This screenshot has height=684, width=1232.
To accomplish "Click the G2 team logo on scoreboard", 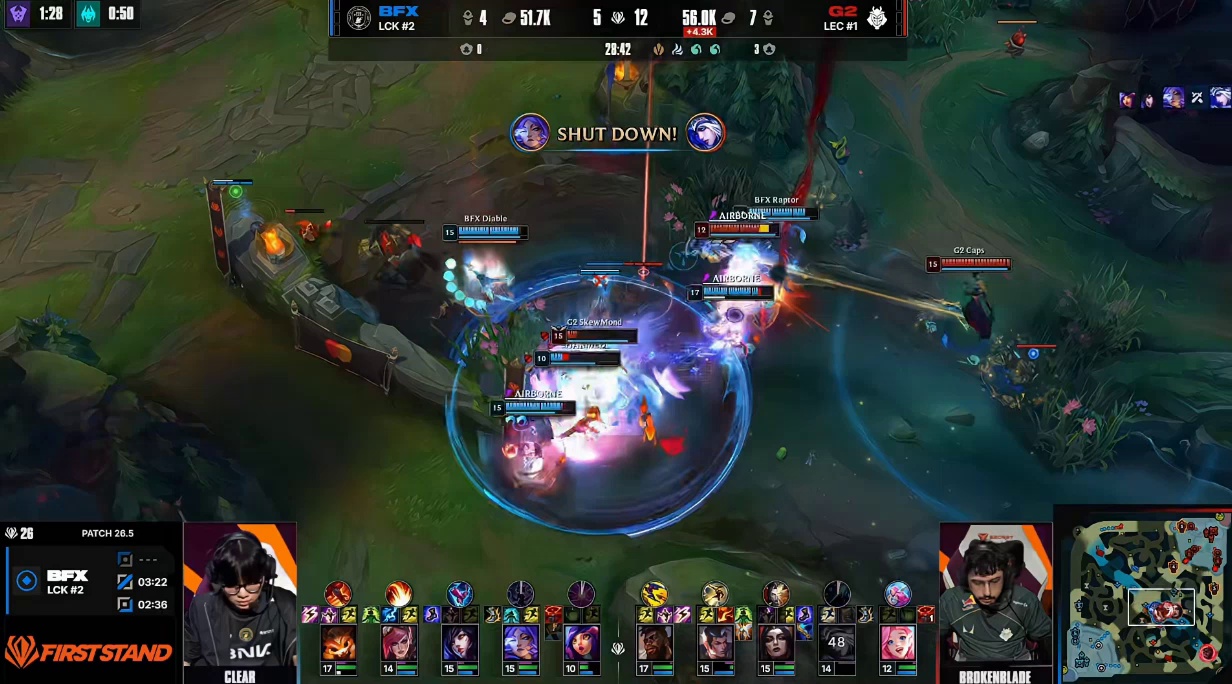I will 878,18.
